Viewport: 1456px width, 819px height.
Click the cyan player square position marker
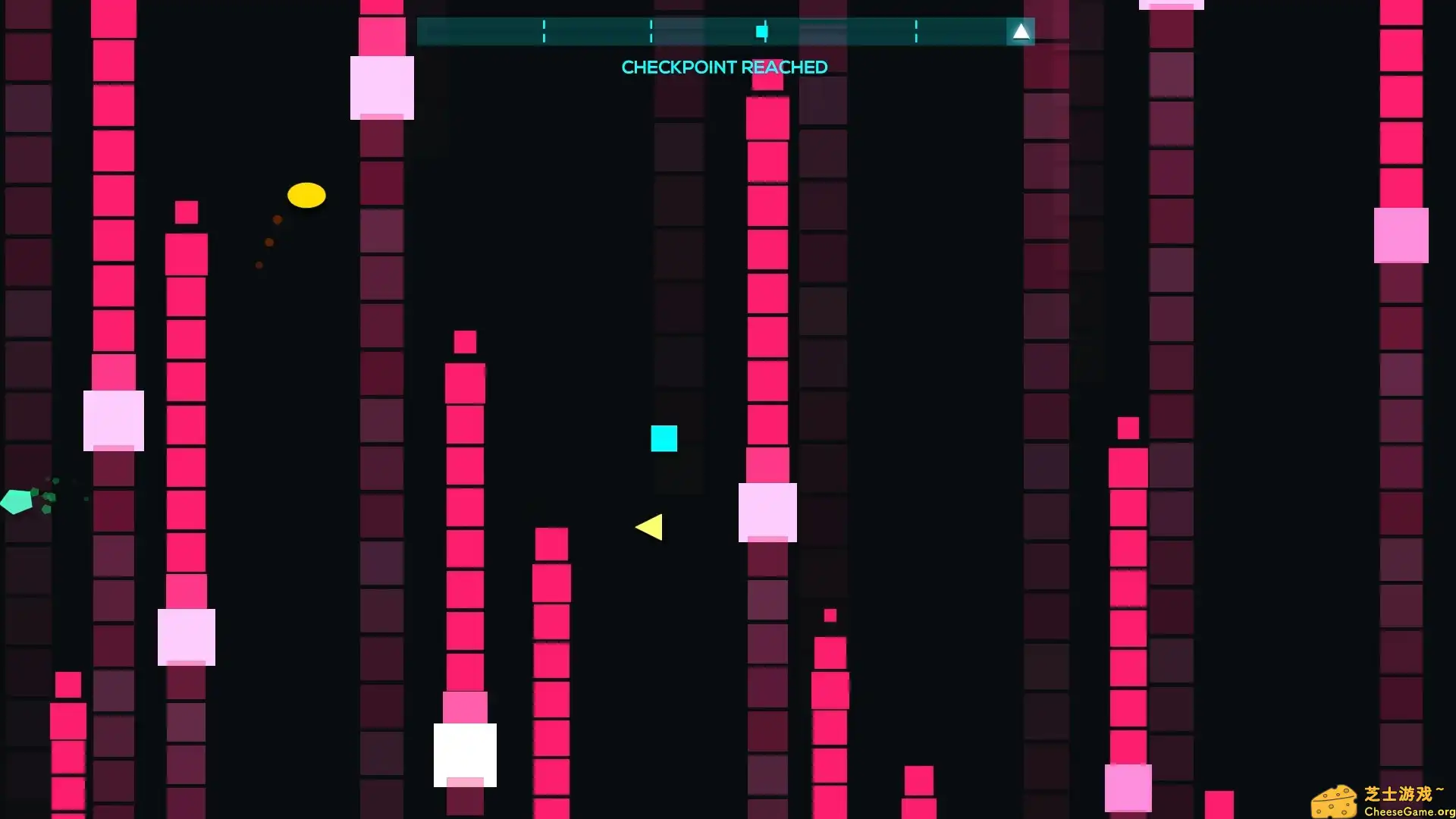point(761,31)
